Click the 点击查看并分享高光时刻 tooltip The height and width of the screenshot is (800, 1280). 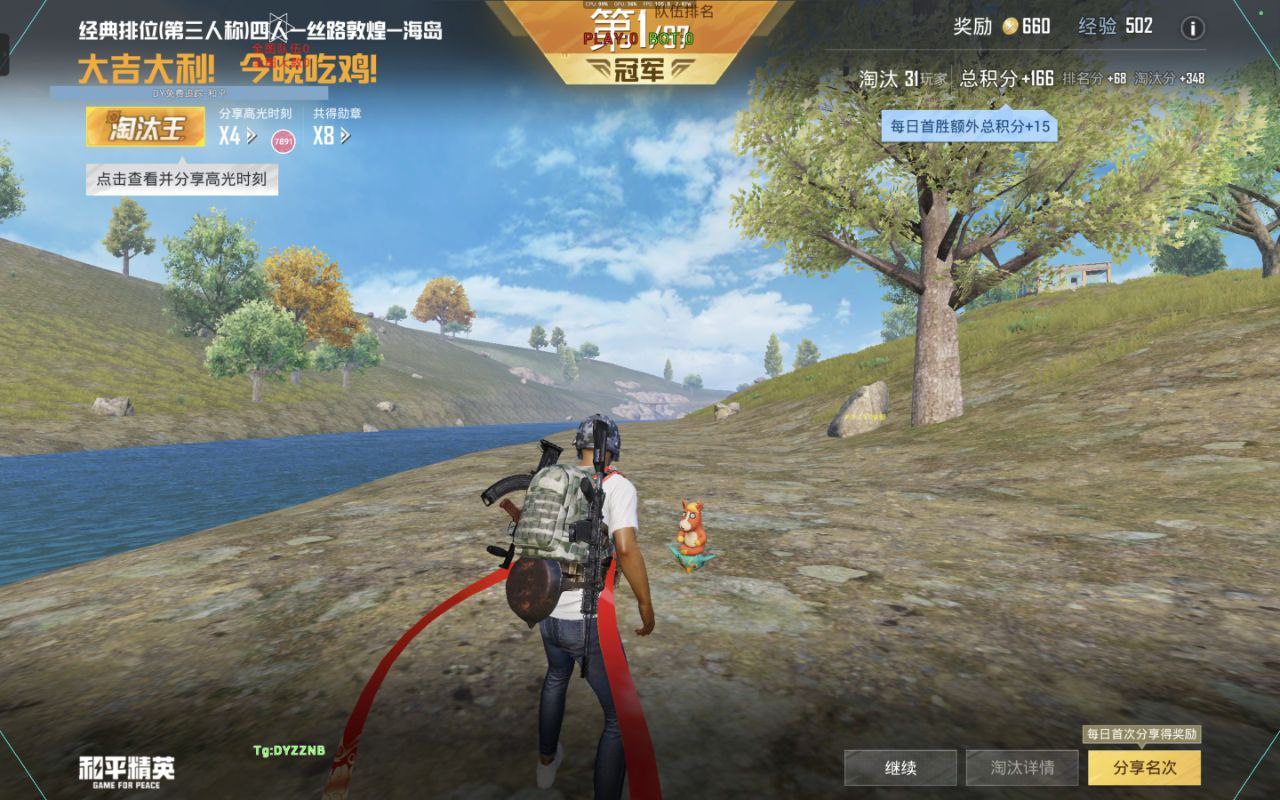[x=181, y=180]
